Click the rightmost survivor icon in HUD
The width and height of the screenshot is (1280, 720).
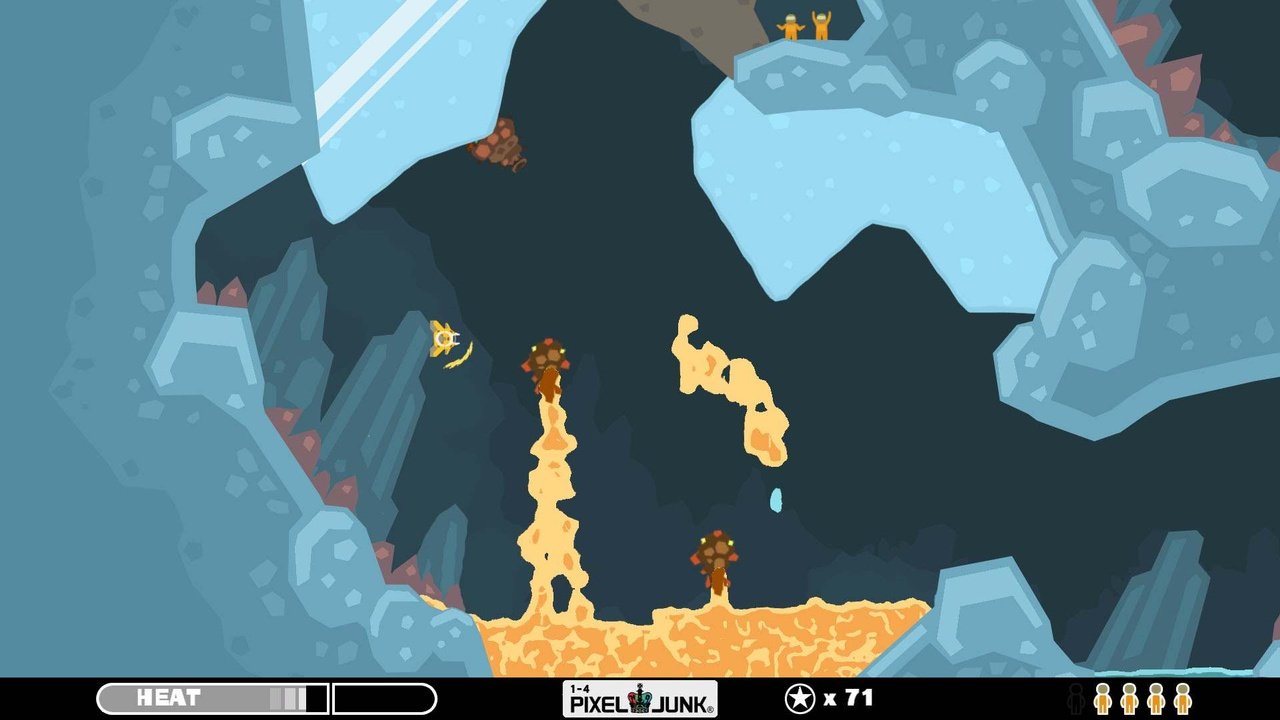point(1182,699)
